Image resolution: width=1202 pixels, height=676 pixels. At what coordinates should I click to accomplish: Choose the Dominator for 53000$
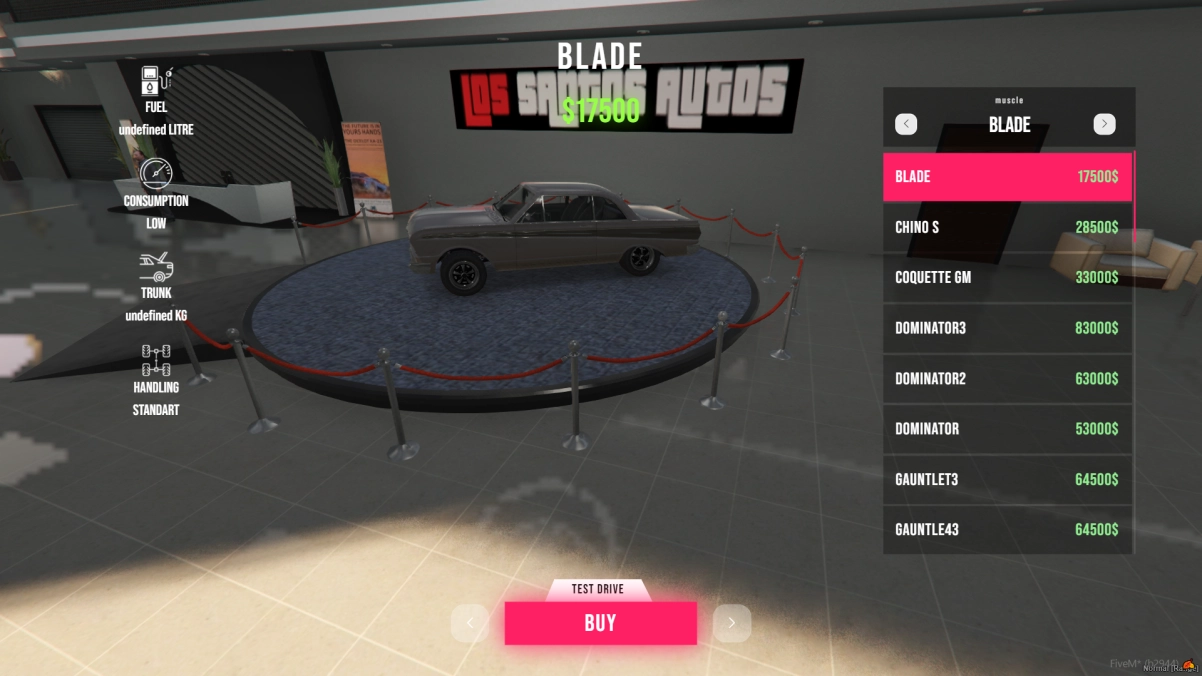1007,429
